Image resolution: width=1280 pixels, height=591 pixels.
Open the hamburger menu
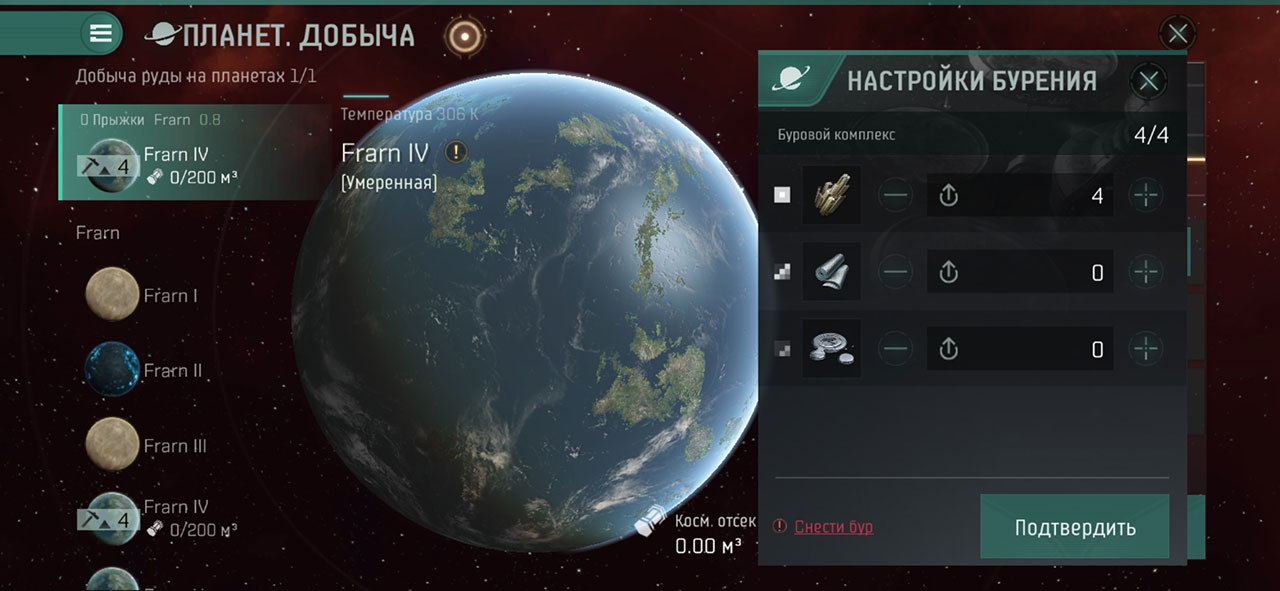pyautogui.click(x=101, y=33)
